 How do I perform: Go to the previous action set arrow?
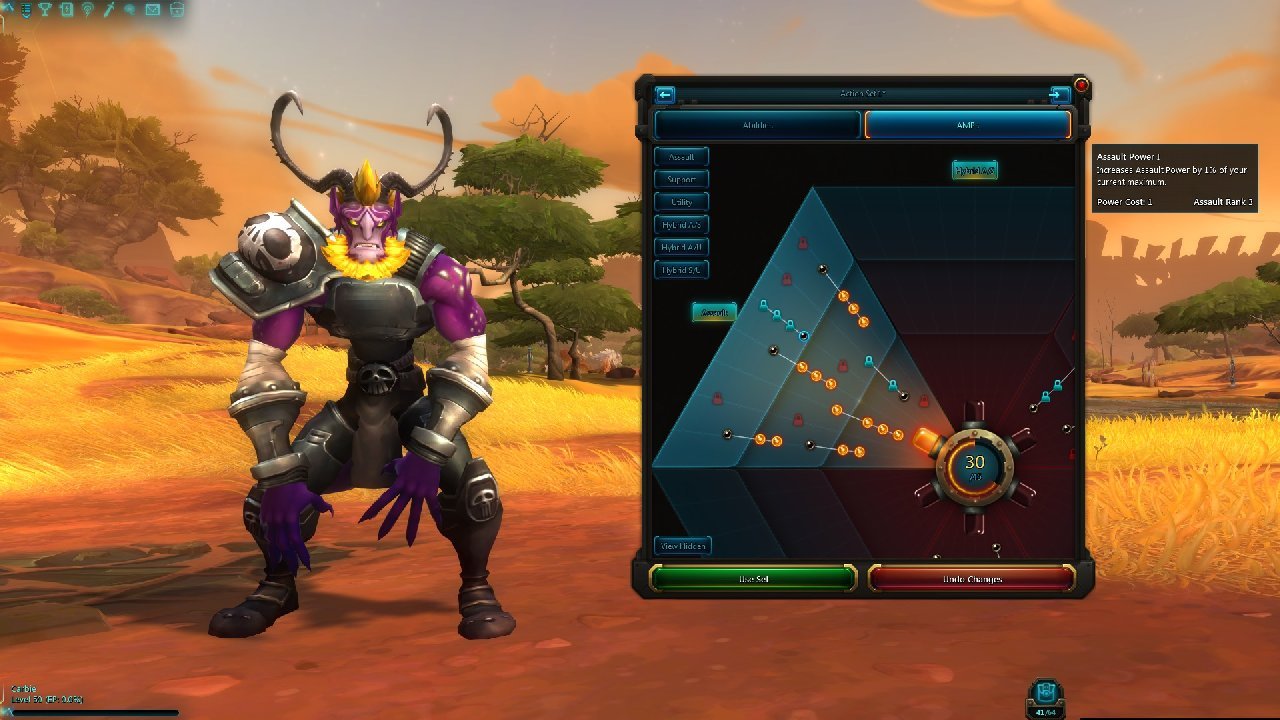[x=665, y=95]
